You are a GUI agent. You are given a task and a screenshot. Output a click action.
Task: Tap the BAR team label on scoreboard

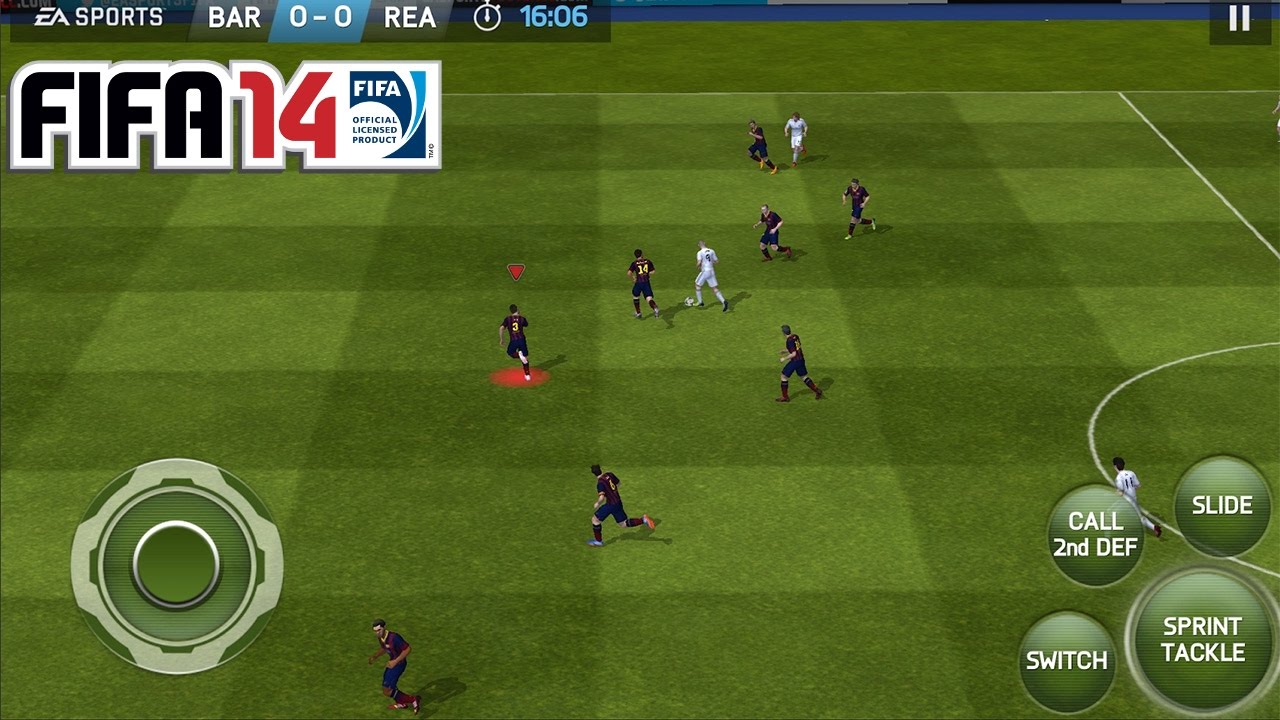point(235,17)
